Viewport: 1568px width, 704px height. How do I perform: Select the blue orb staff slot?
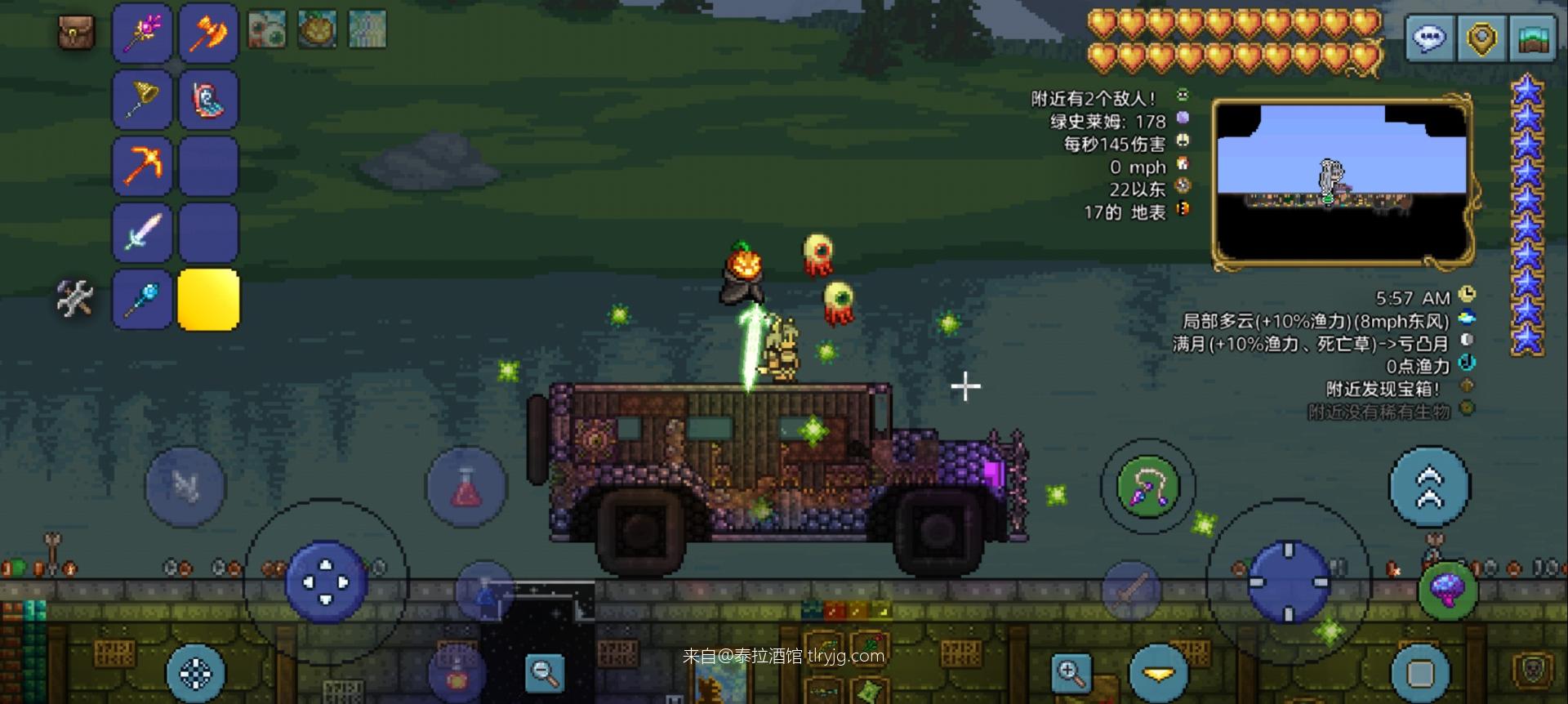click(142, 299)
